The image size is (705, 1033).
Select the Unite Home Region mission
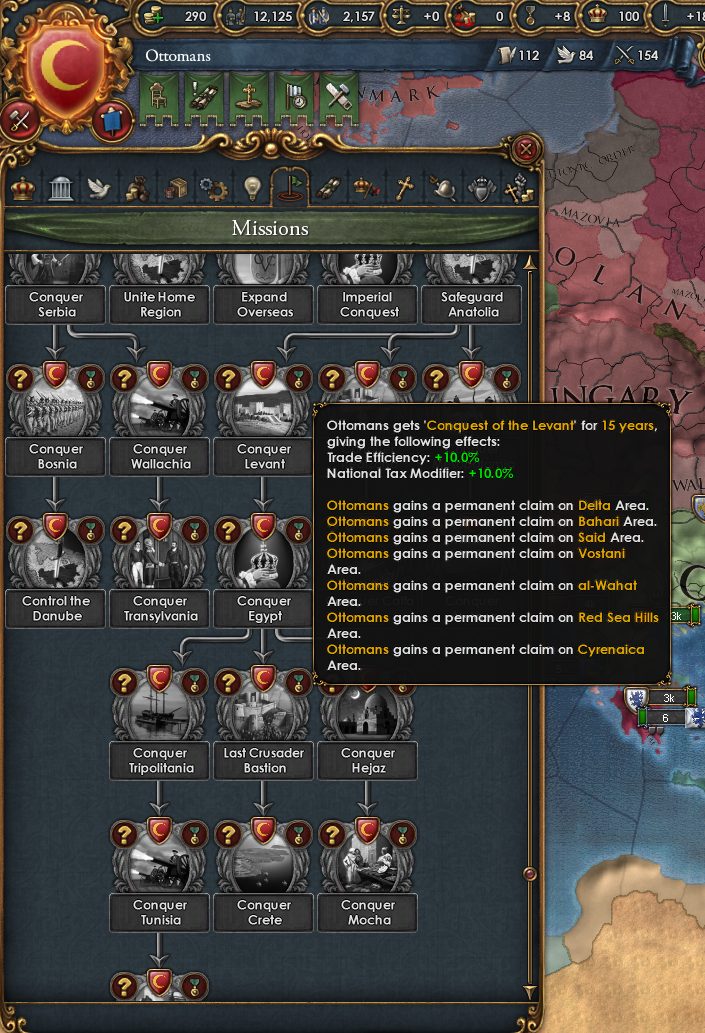point(160,304)
